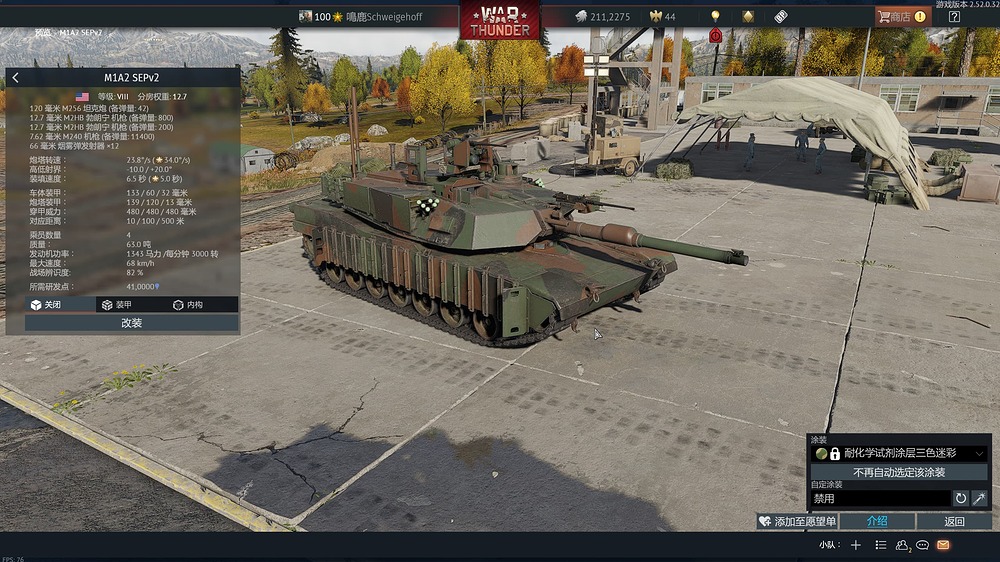This screenshot has height=562, width=1000.
Task: Click the magic wand custom skin icon
Action: point(980,498)
